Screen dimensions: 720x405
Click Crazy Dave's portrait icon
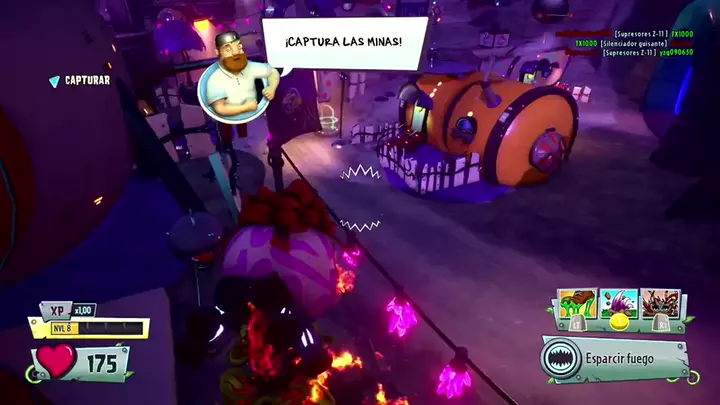236,78
